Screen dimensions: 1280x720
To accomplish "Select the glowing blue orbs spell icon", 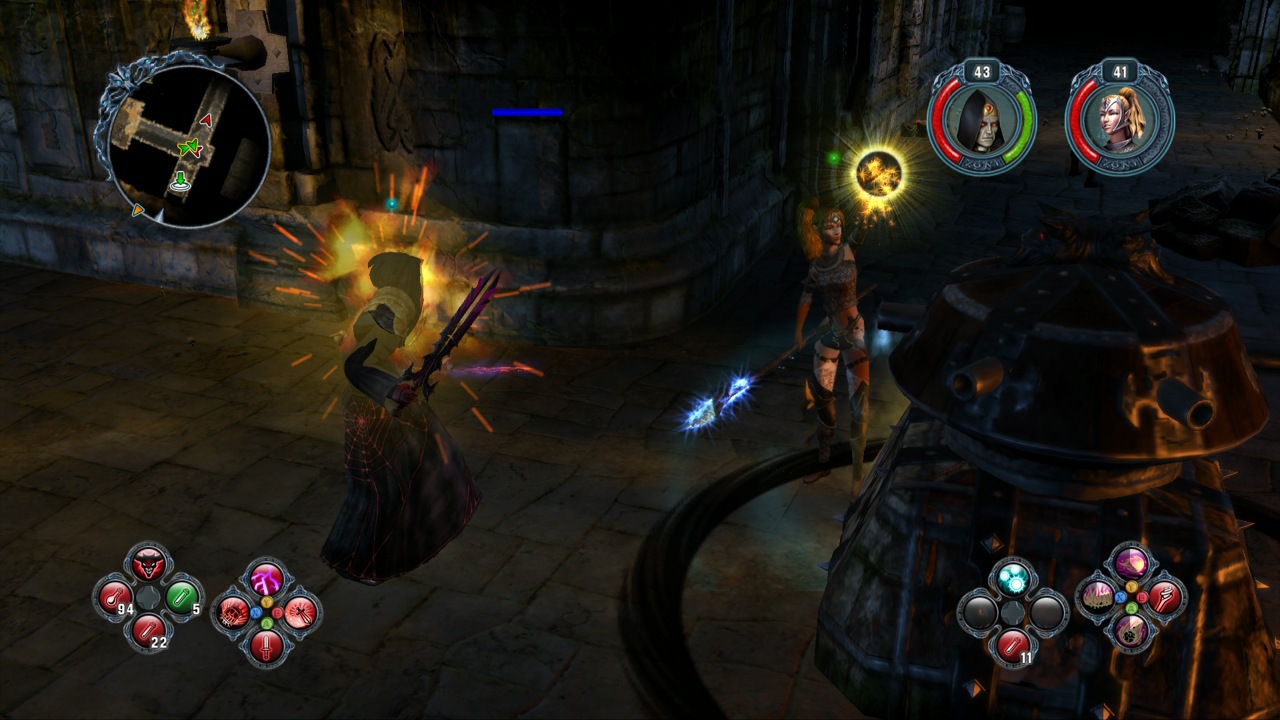I will (1012, 578).
